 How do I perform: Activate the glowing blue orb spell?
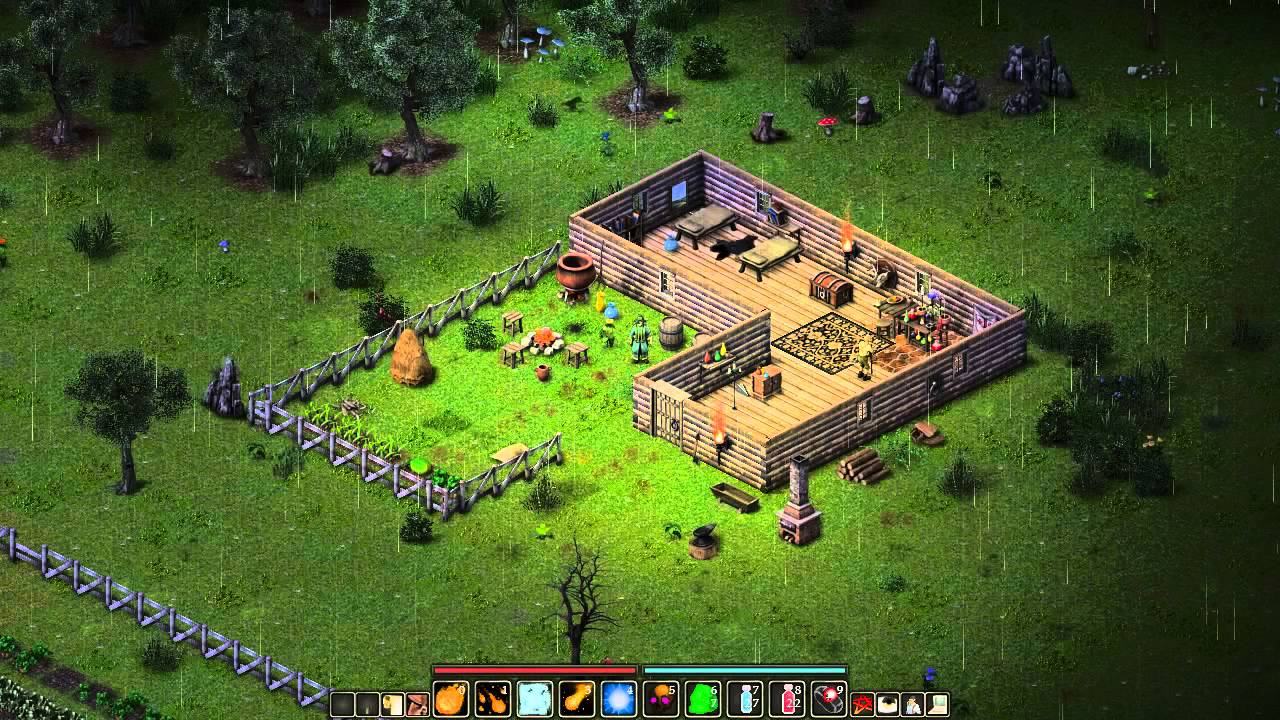click(619, 697)
